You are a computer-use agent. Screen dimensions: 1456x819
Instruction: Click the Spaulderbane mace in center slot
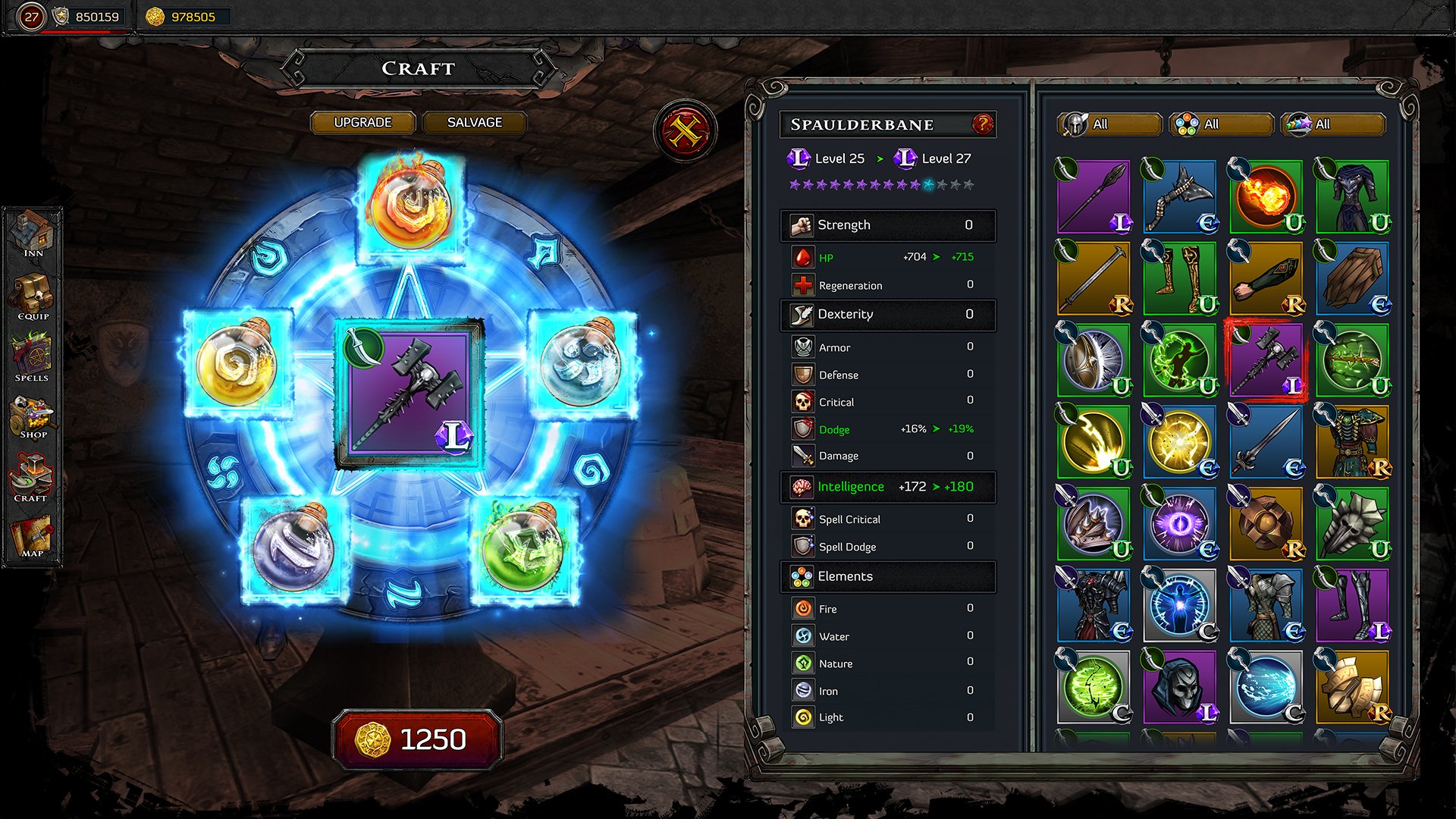coord(410,394)
